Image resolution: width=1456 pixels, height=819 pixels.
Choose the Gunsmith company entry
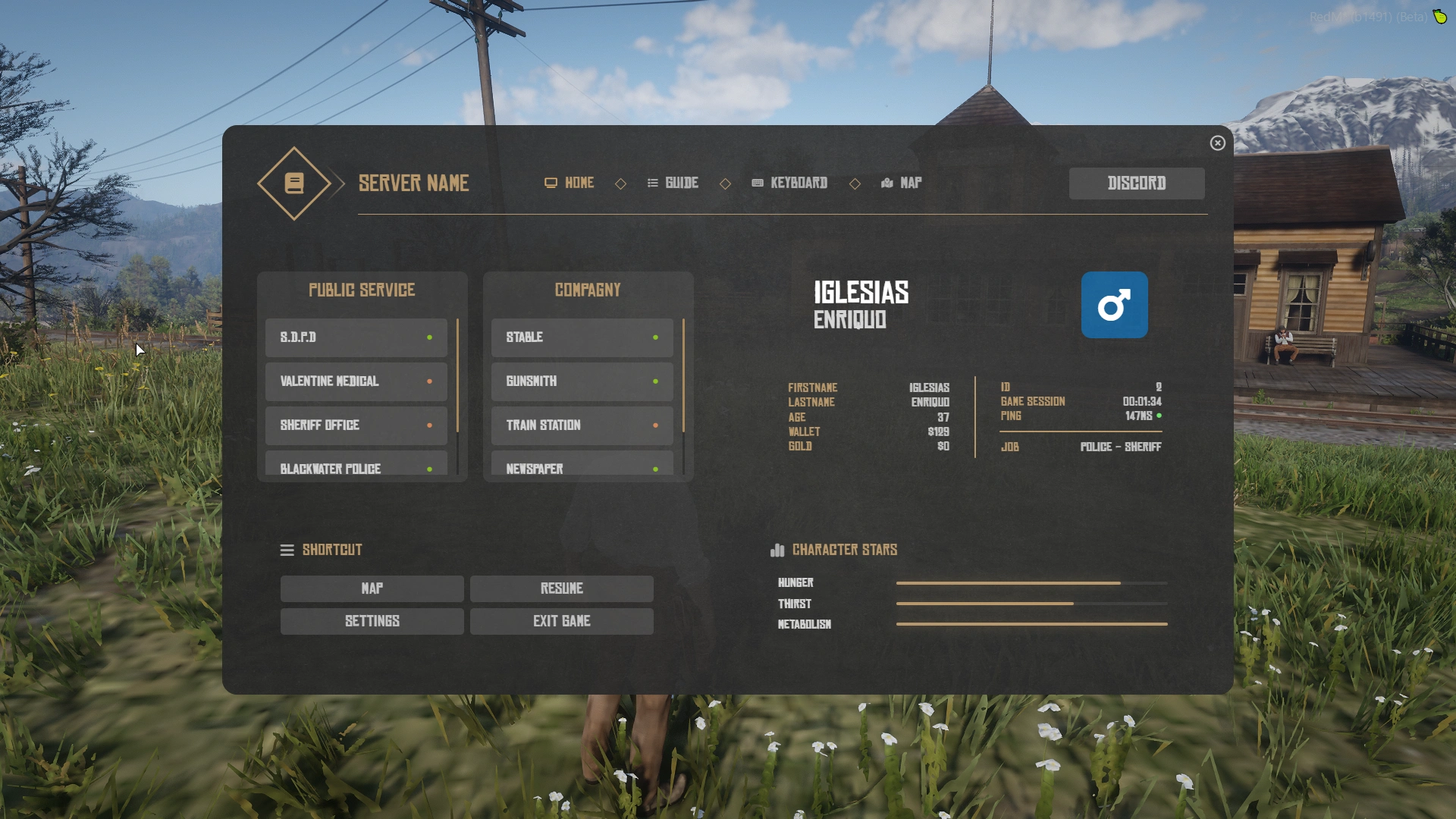pyautogui.click(x=582, y=381)
